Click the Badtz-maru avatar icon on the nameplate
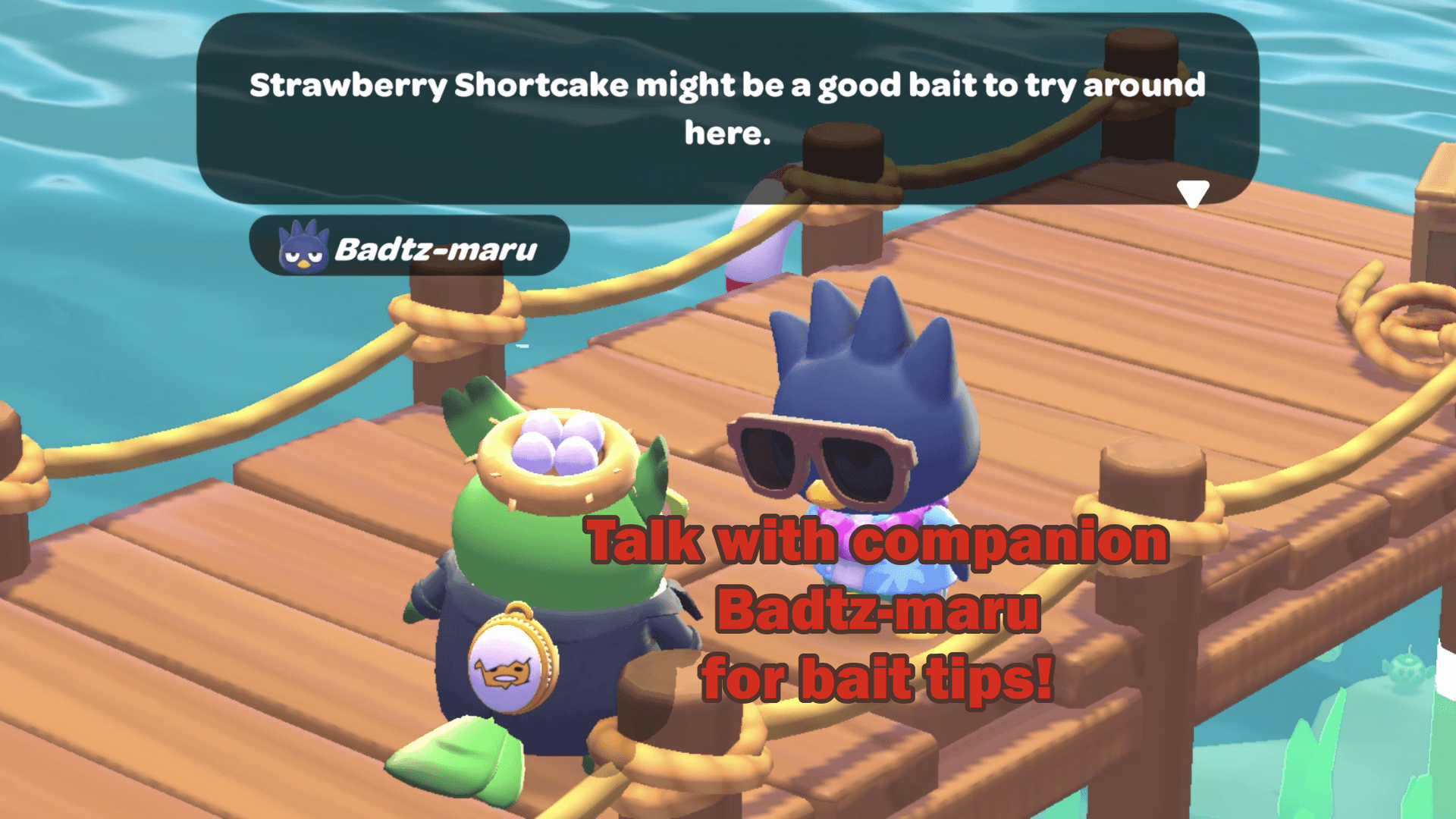Screen dimensions: 1456x819 point(303,247)
